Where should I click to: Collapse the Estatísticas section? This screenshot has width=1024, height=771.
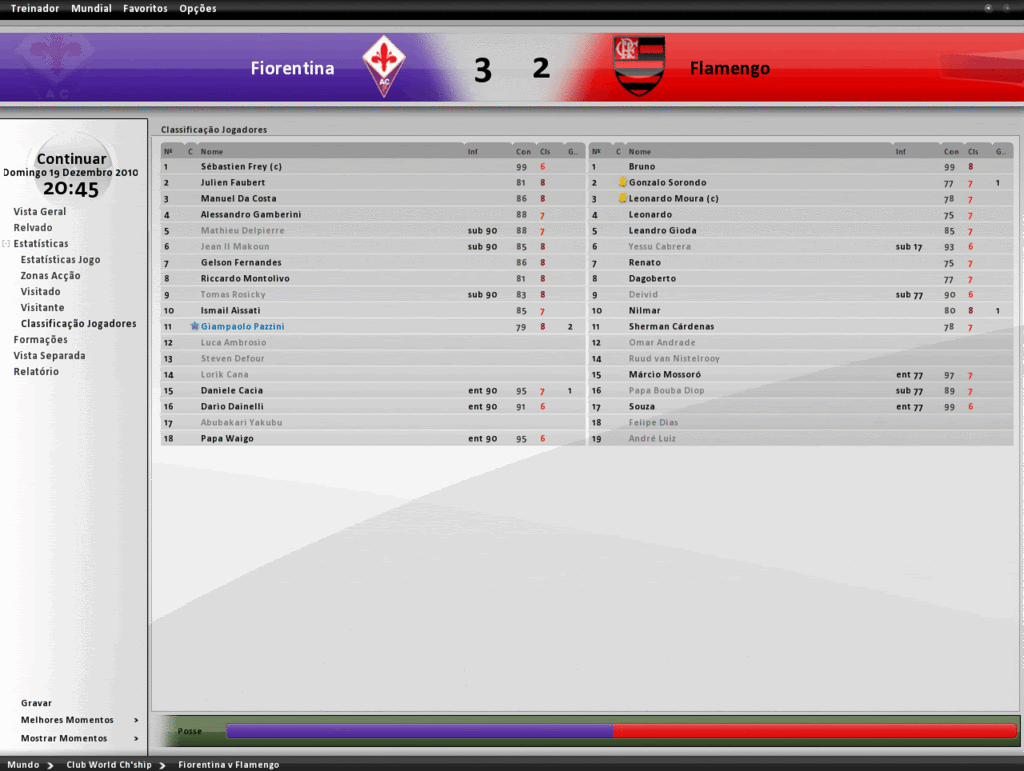(x=6, y=244)
